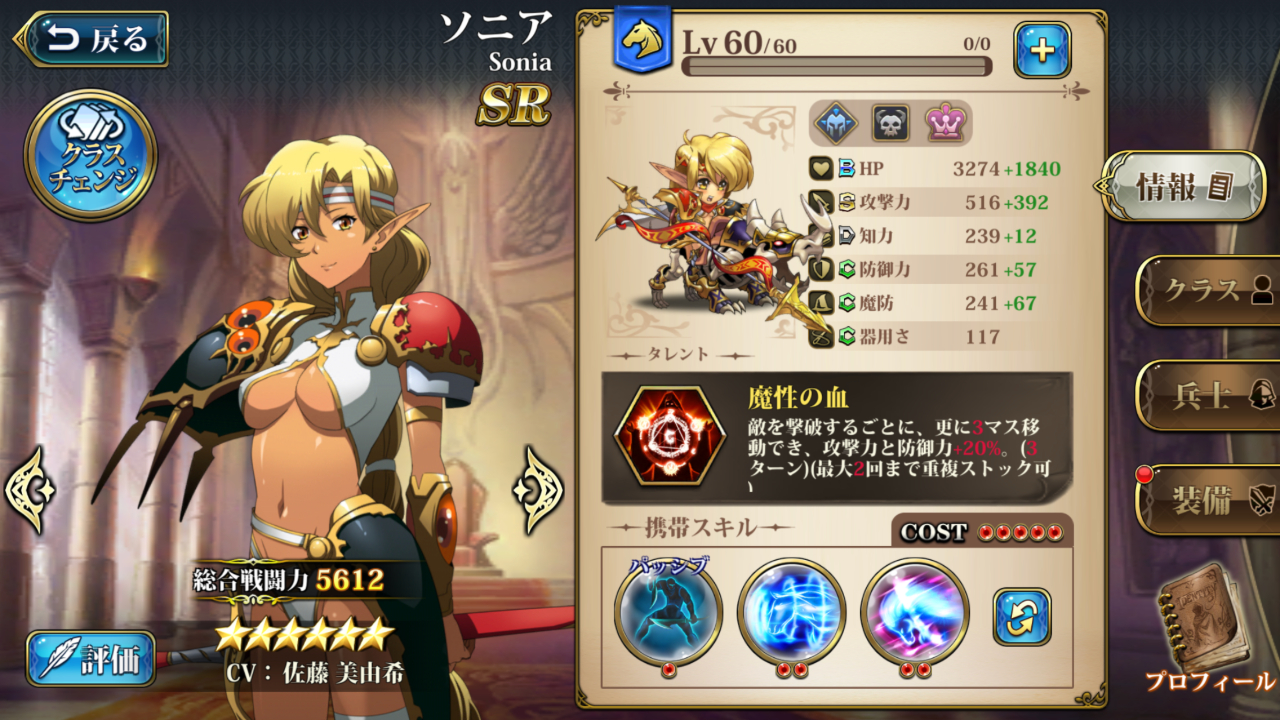Show the previous character with left arrow
The image size is (1280, 720).
[x=29, y=489]
